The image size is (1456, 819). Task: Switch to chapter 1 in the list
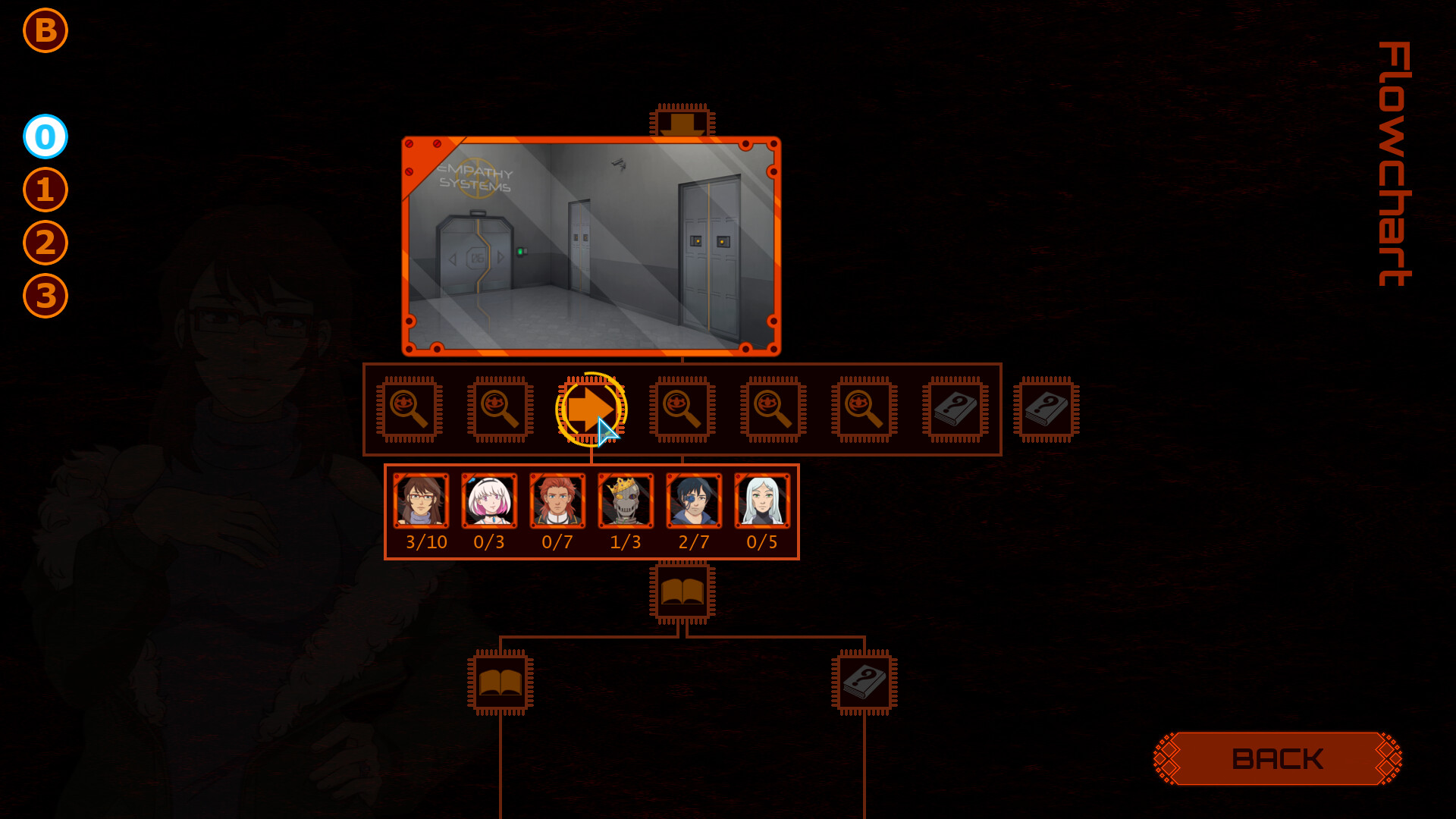click(45, 190)
